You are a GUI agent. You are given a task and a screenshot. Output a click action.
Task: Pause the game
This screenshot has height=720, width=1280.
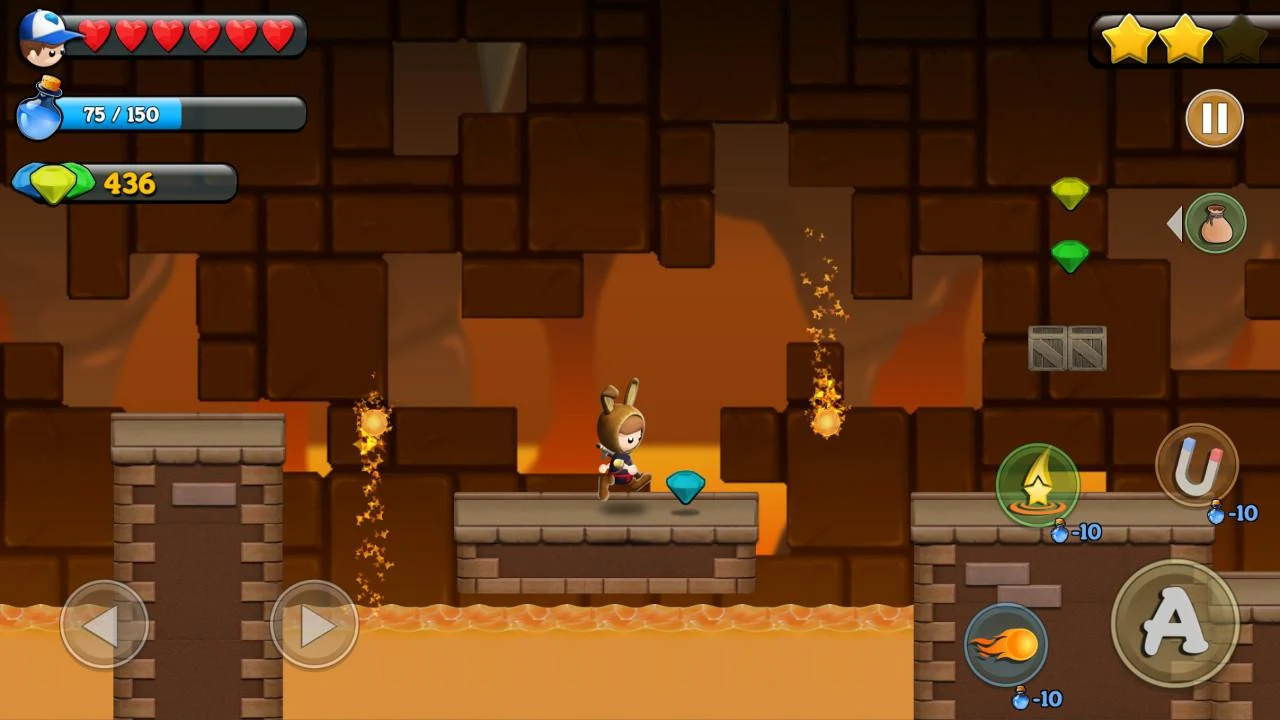pyautogui.click(x=1214, y=119)
